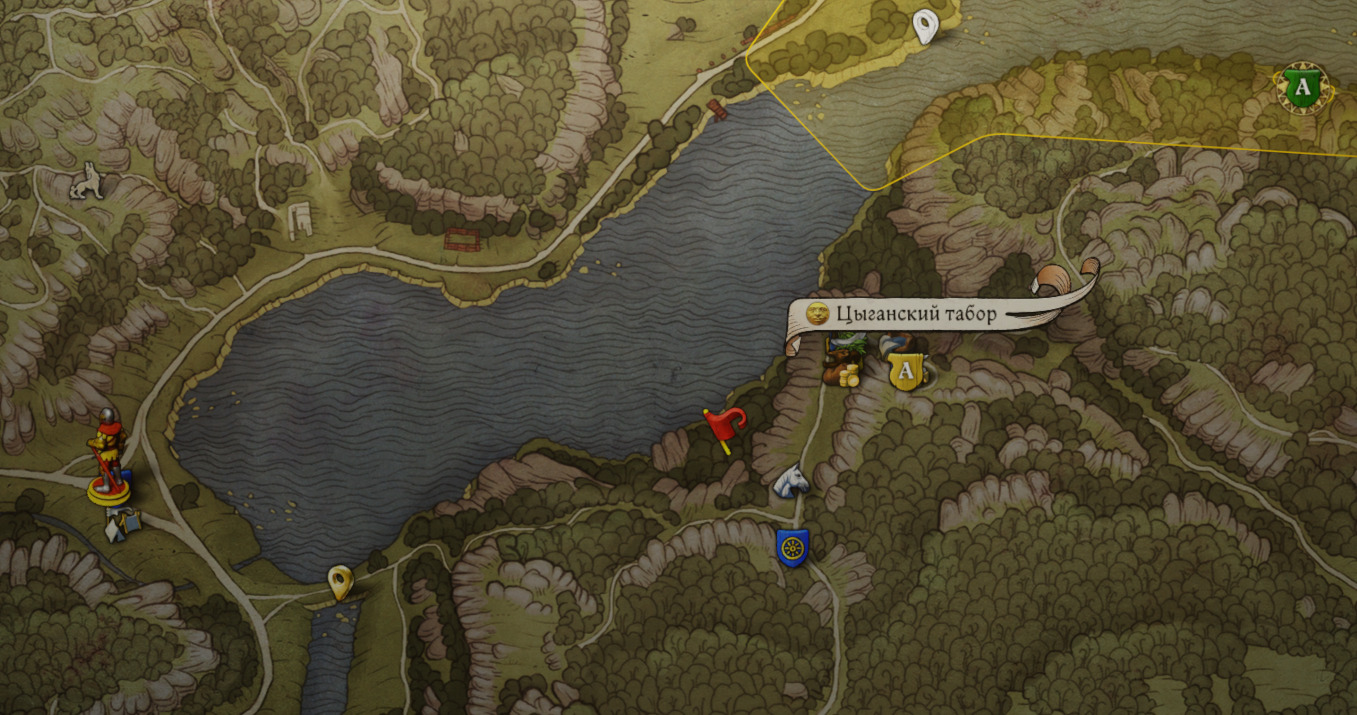
Task: Select the golden location pin marker
Action: [x=341, y=581]
